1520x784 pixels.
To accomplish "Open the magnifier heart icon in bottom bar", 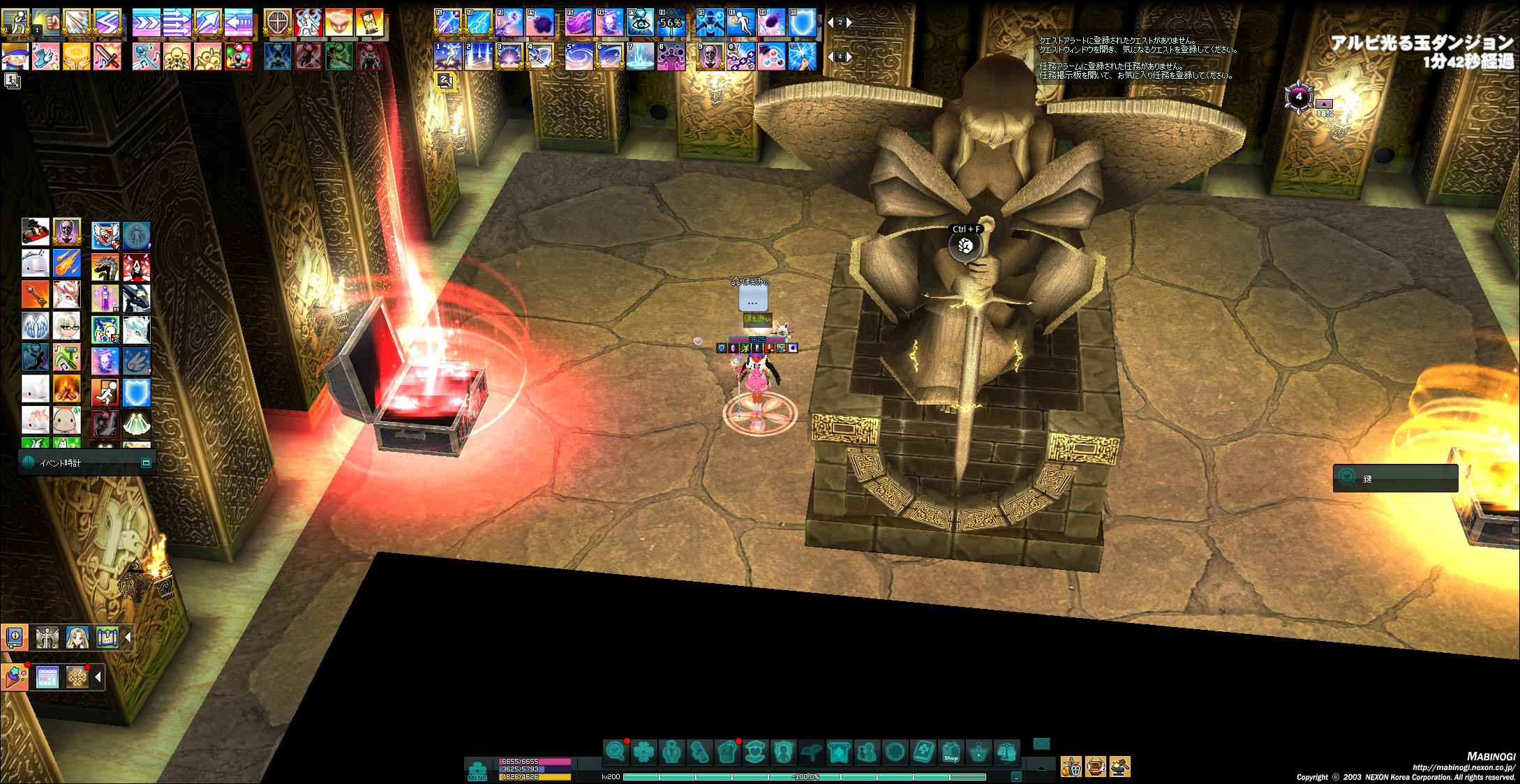I will point(616,752).
